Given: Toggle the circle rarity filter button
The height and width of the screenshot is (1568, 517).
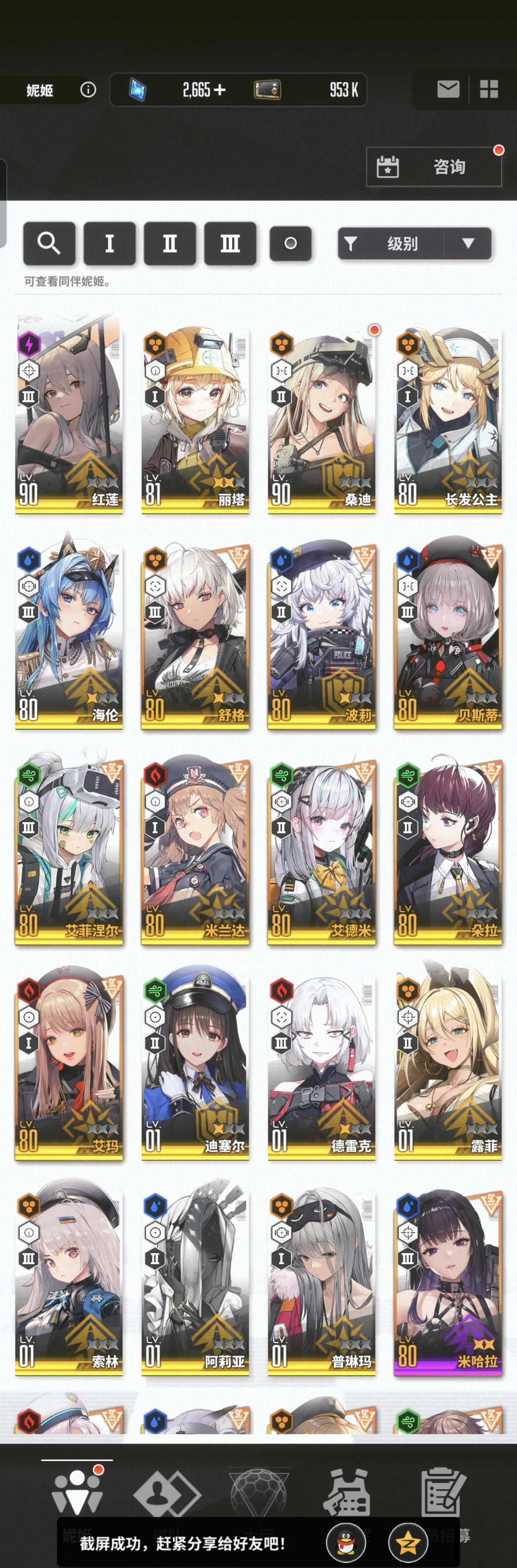Looking at the screenshot, I should 290,243.
